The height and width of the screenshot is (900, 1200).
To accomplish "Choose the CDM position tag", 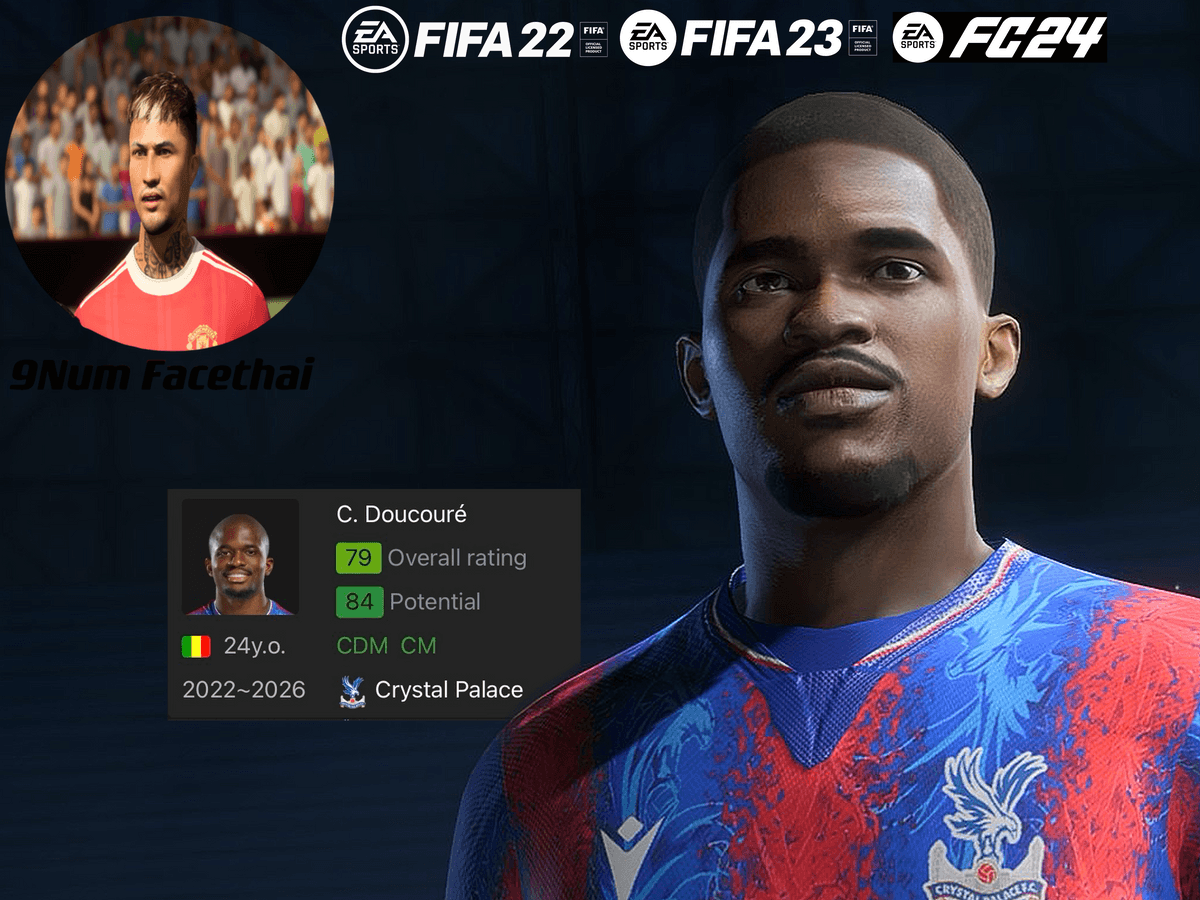I will (x=362, y=646).
